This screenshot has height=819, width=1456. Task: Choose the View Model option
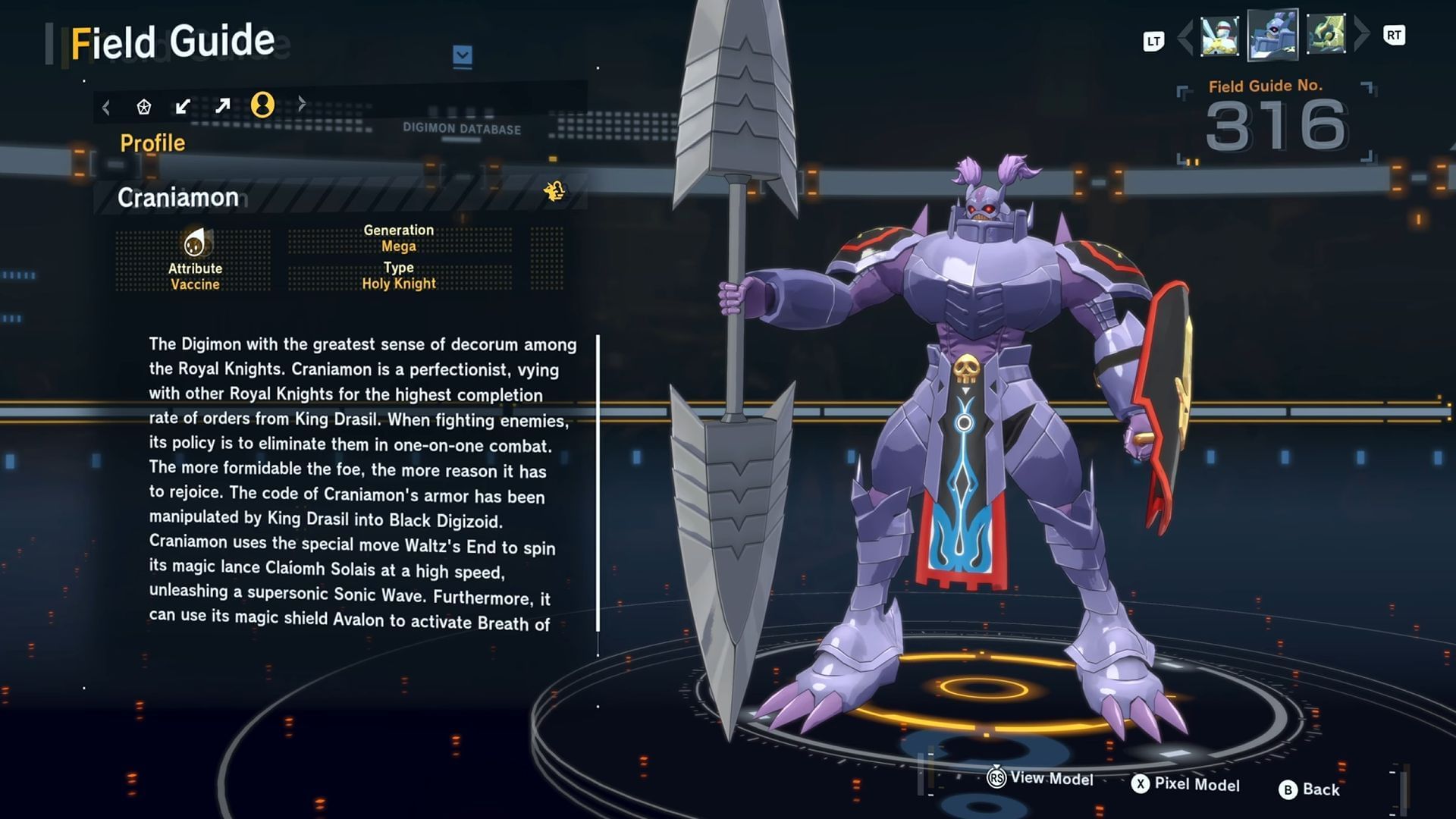[x=1040, y=778]
